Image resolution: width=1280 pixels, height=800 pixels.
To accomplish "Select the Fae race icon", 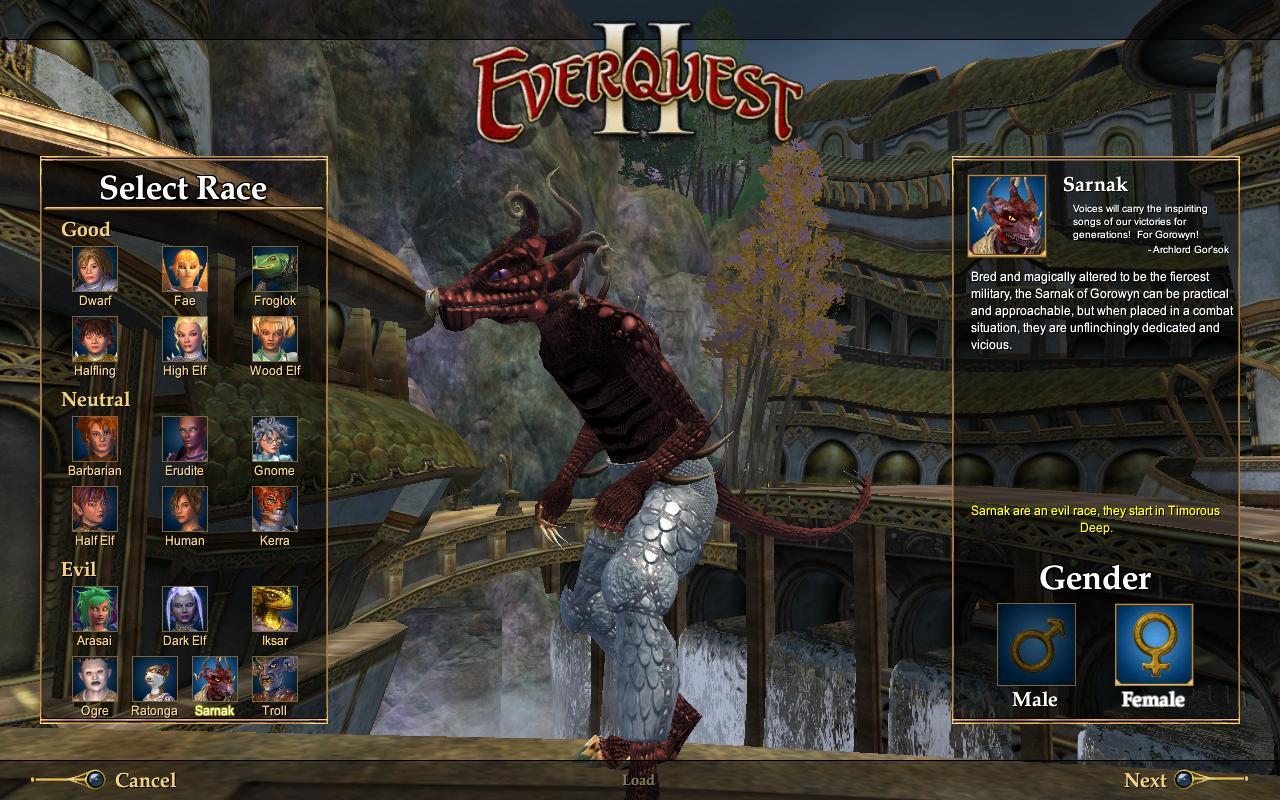I will click(184, 271).
